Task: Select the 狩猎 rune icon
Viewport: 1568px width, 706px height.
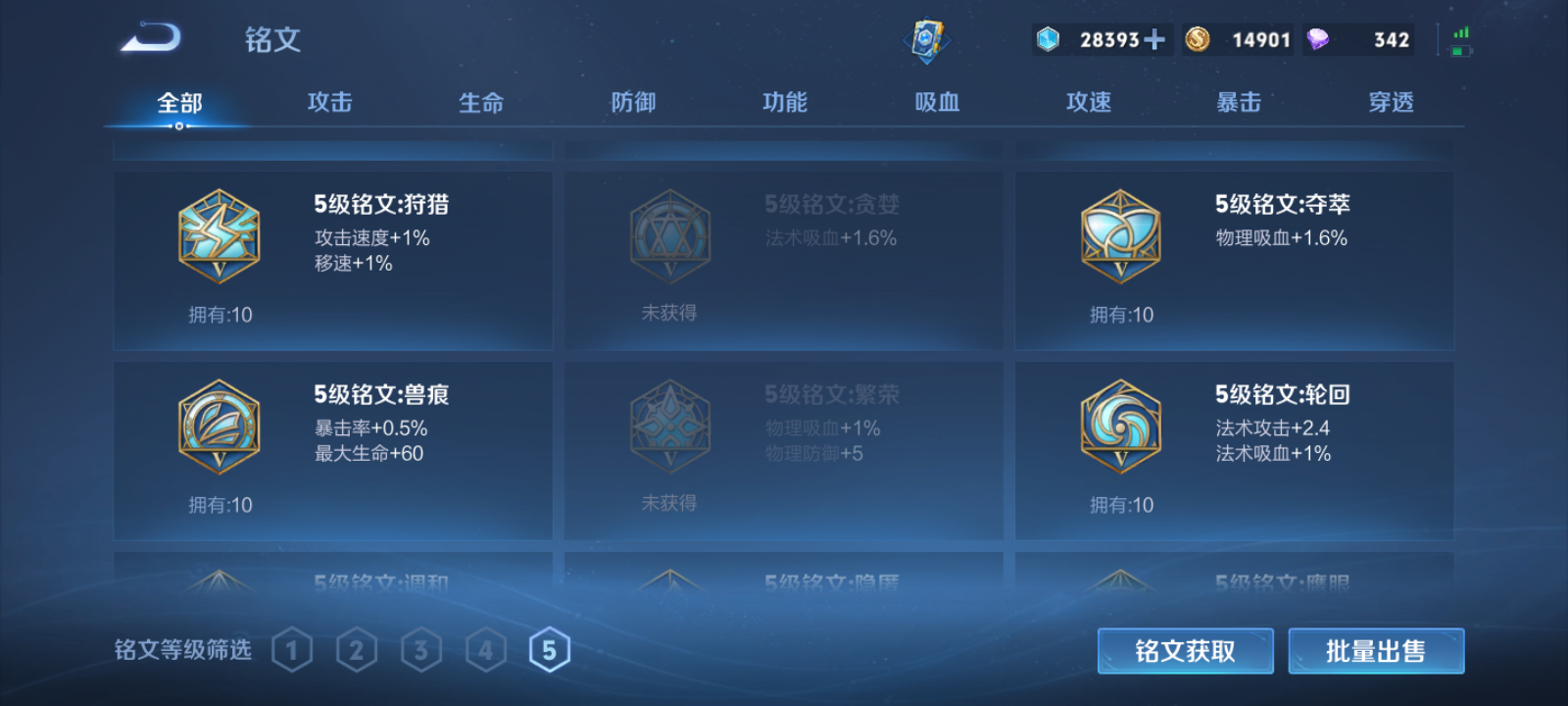Action: (220, 238)
